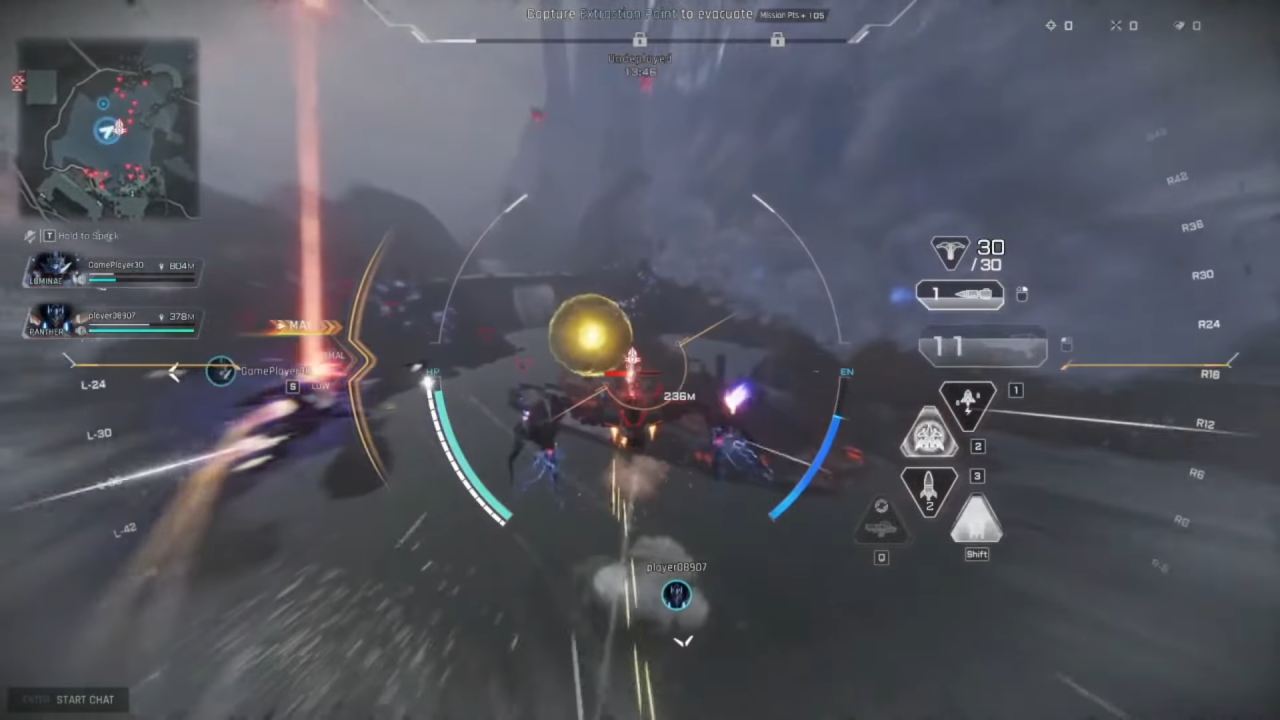Click the kills crosshair icon at top right
The height and width of the screenshot is (720, 1280).
coord(1049,25)
